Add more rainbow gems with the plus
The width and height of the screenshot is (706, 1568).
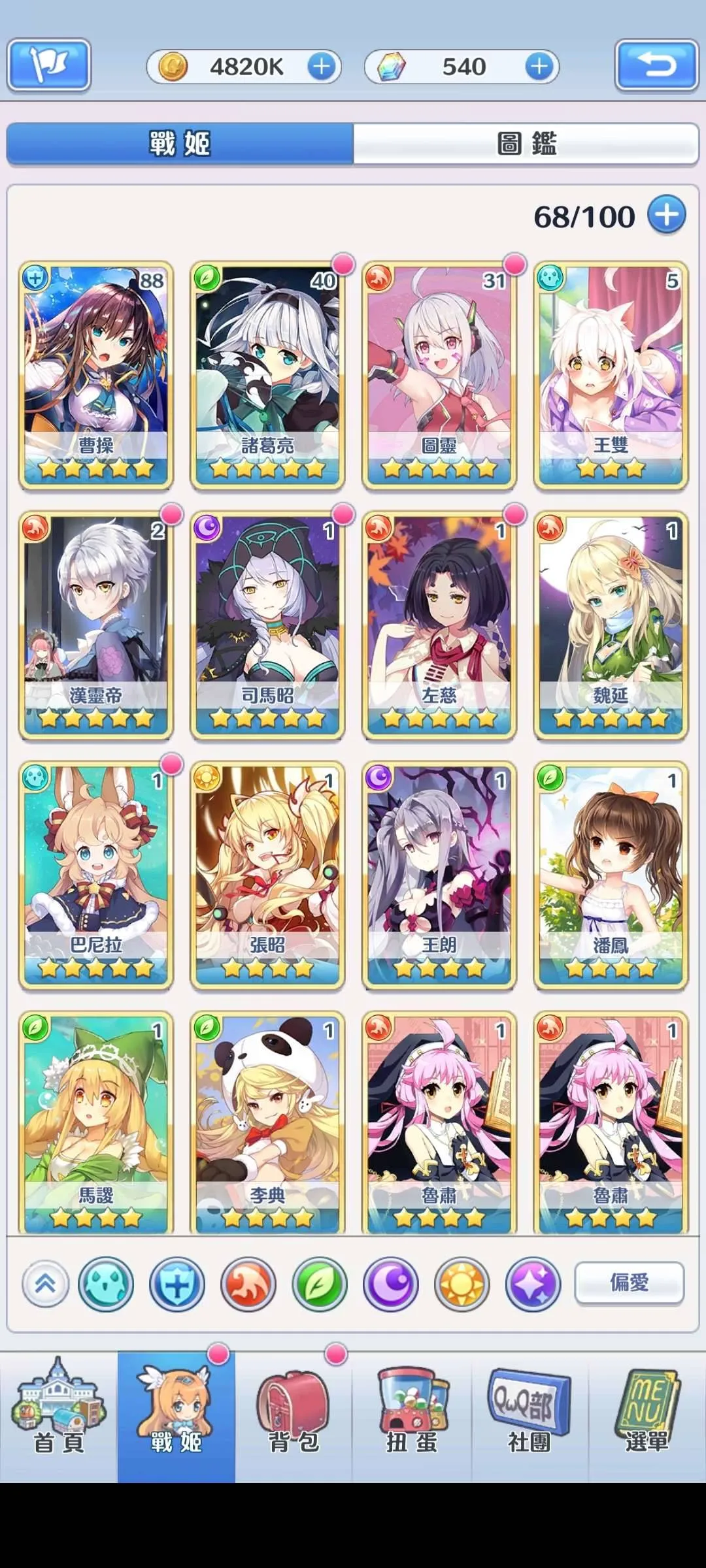(x=539, y=67)
